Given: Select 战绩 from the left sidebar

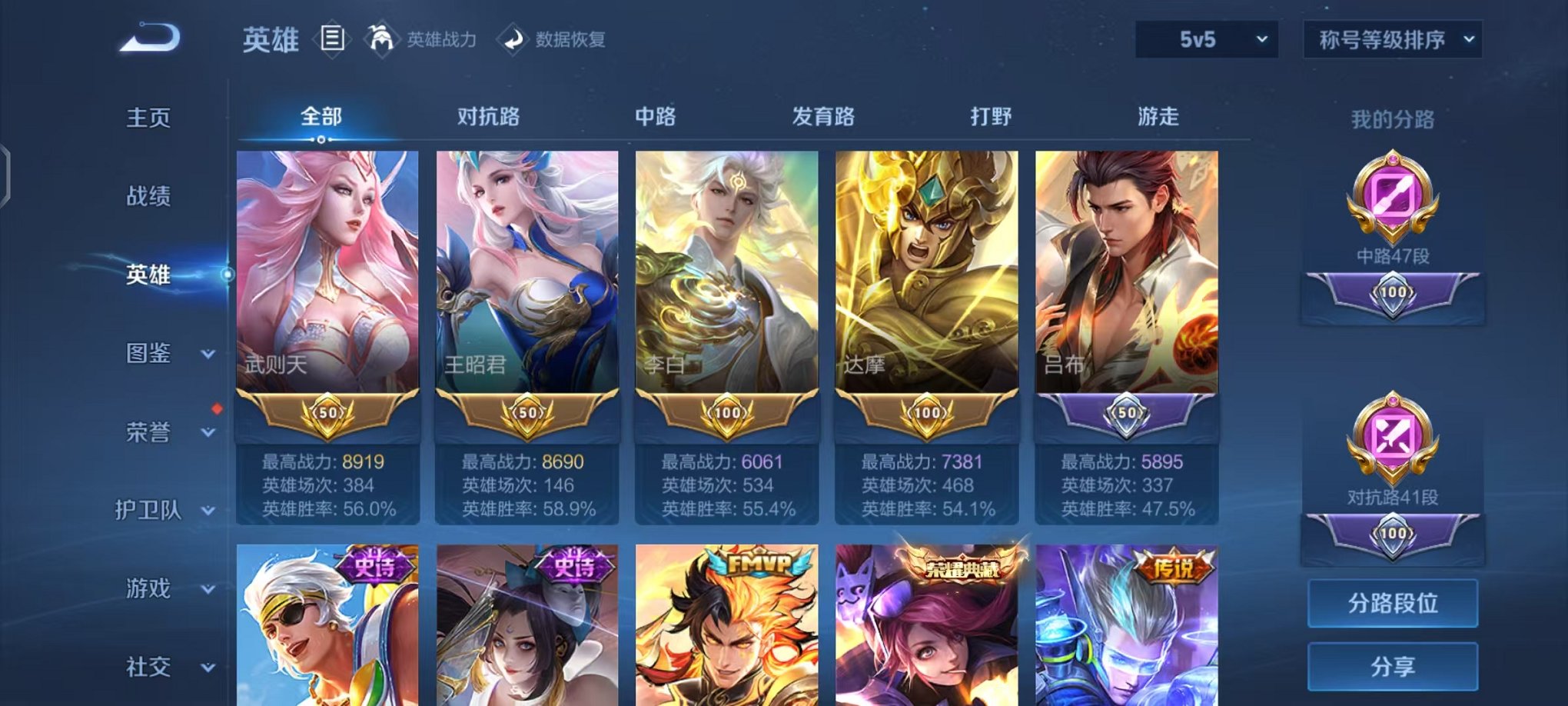Looking at the screenshot, I should 149,198.
